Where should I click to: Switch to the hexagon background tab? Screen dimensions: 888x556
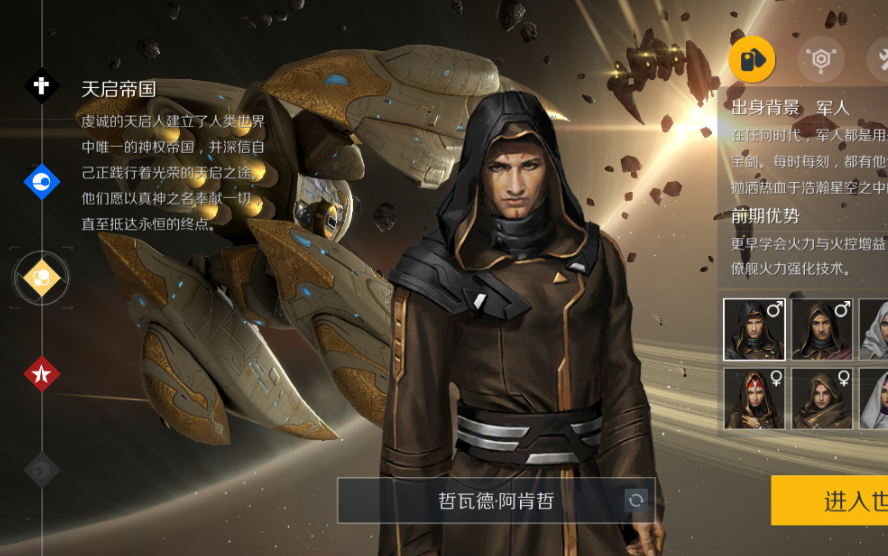pyautogui.click(x=821, y=59)
